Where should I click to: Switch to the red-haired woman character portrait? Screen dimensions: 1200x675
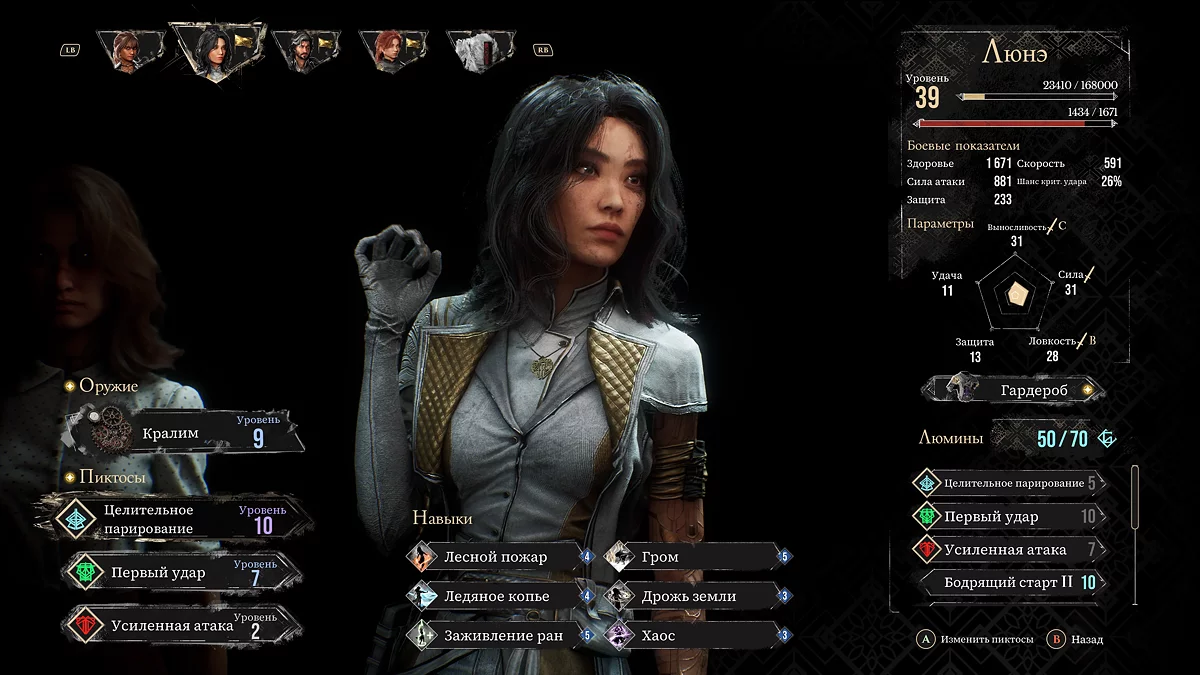tap(389, 50)
